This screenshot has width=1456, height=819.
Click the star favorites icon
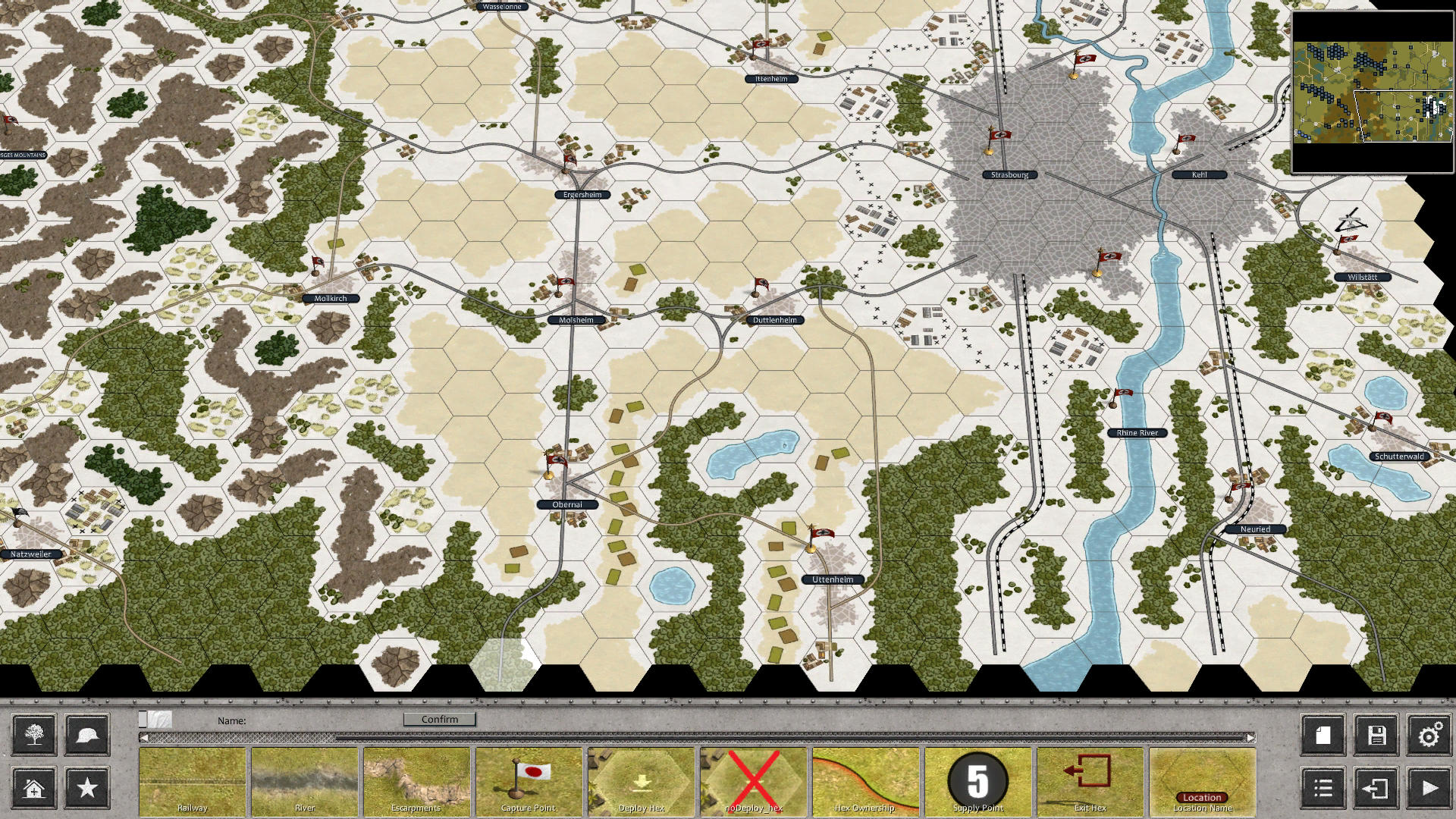click(x=86, y=788)
